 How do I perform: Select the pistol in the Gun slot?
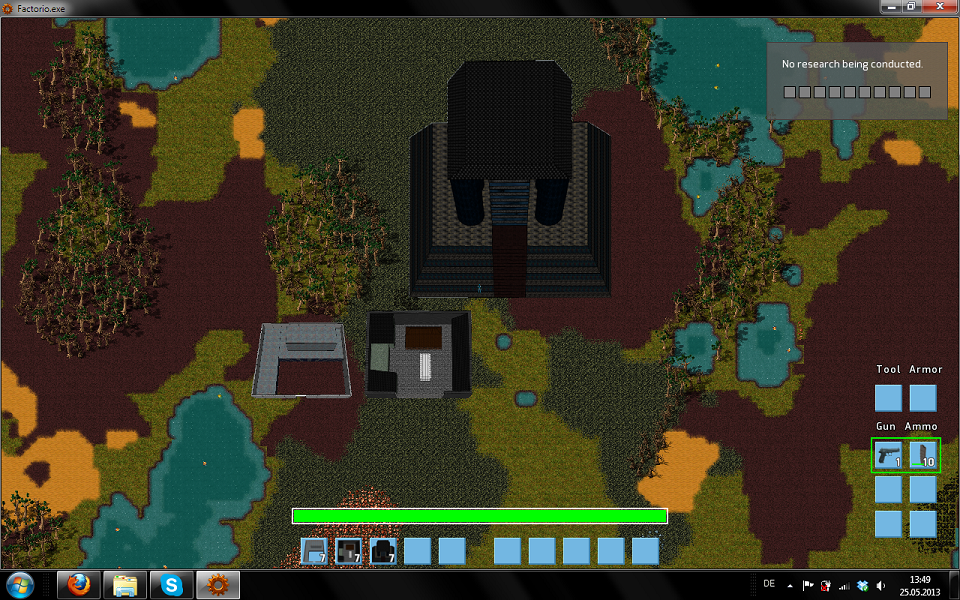(888, 455)
